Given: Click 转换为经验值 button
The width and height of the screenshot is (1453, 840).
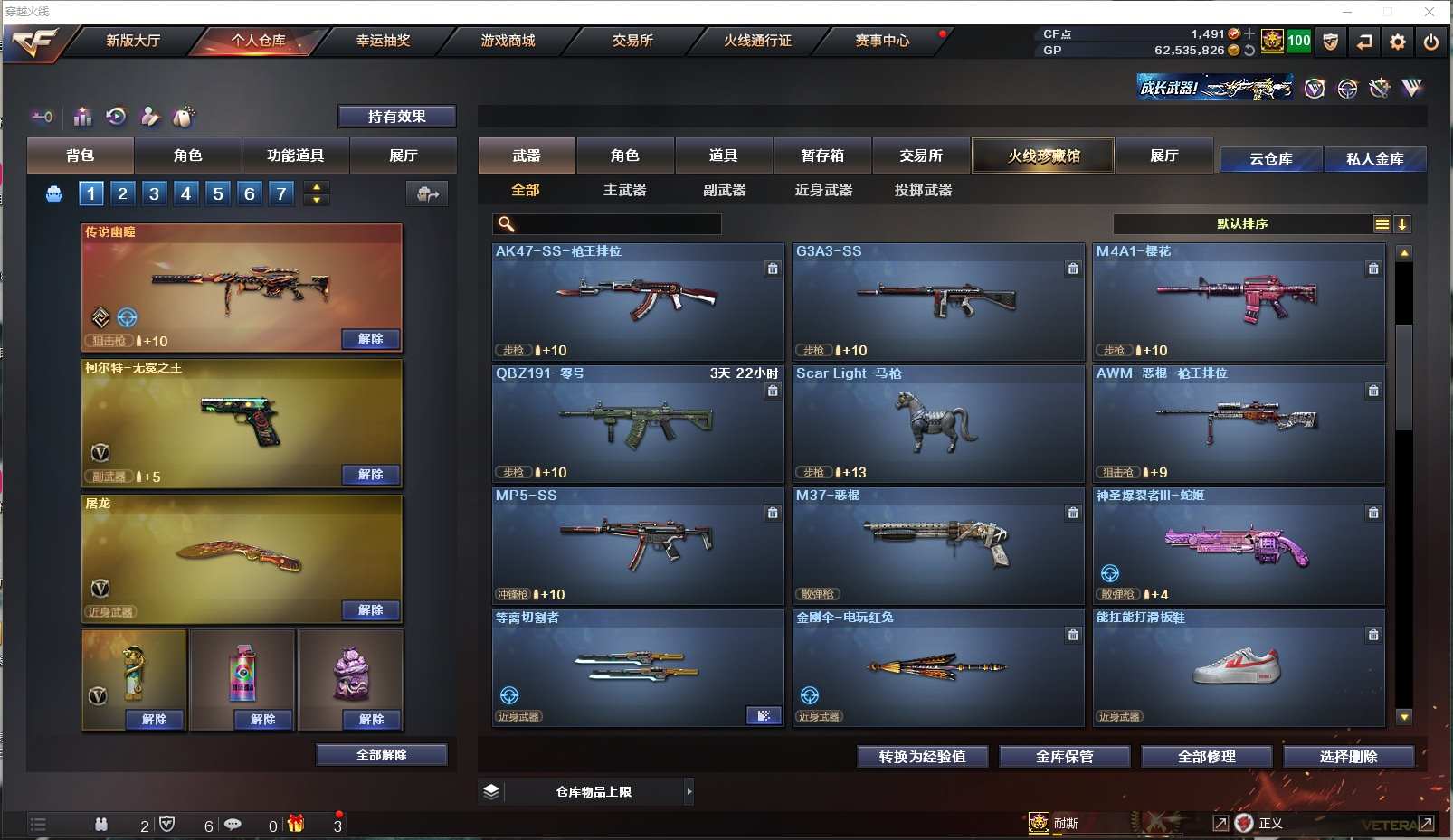Looking at the screenshot, I should (922, 757).
